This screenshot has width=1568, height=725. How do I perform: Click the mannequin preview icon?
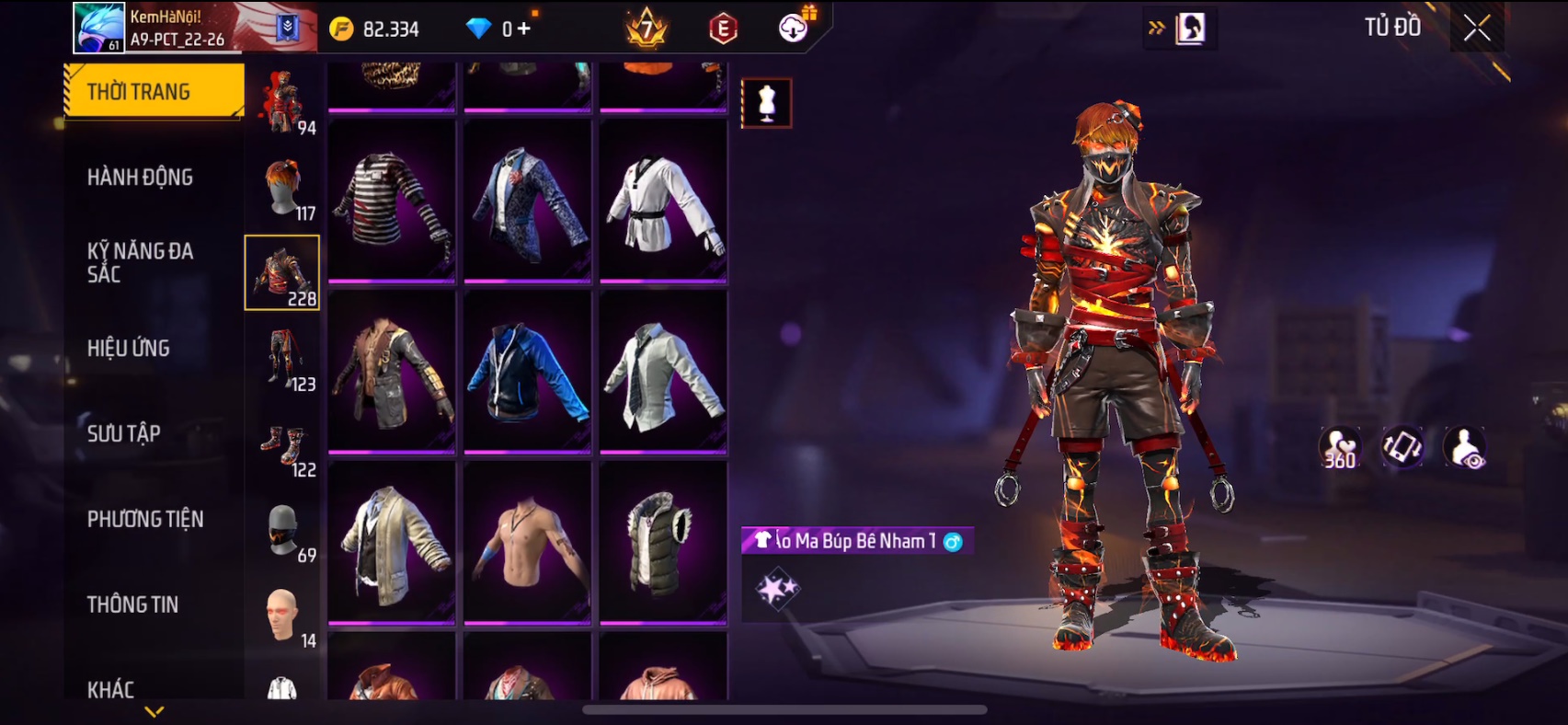tap(766, 103)
